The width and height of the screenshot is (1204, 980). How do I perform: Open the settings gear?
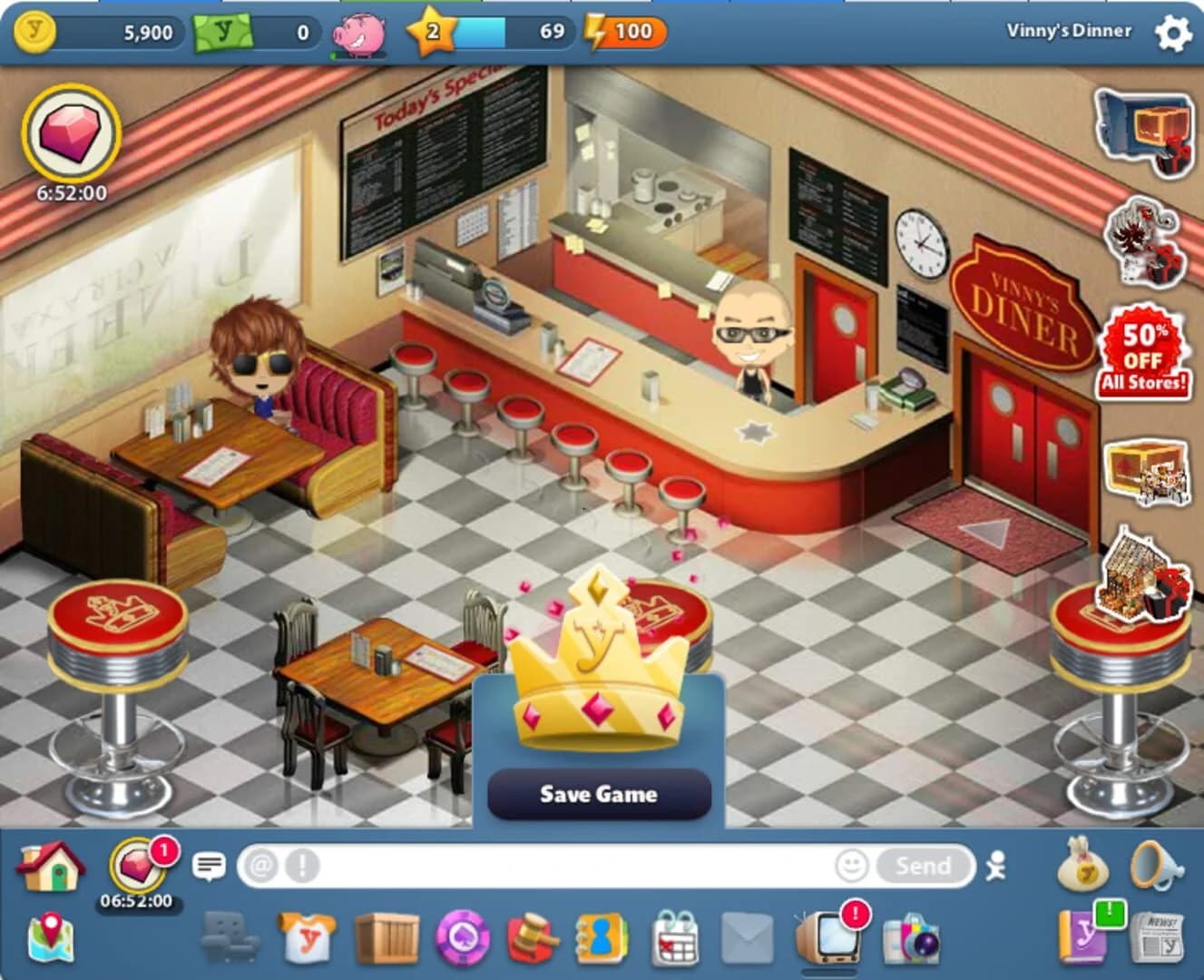[x=1171, y=32]
